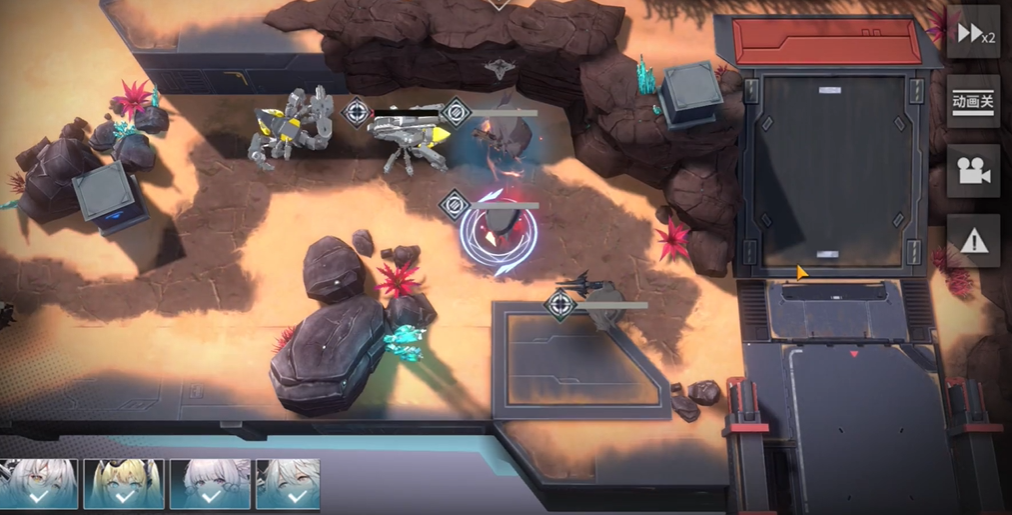Toggle the x2 fast-forward speed button

coord(973,33)
